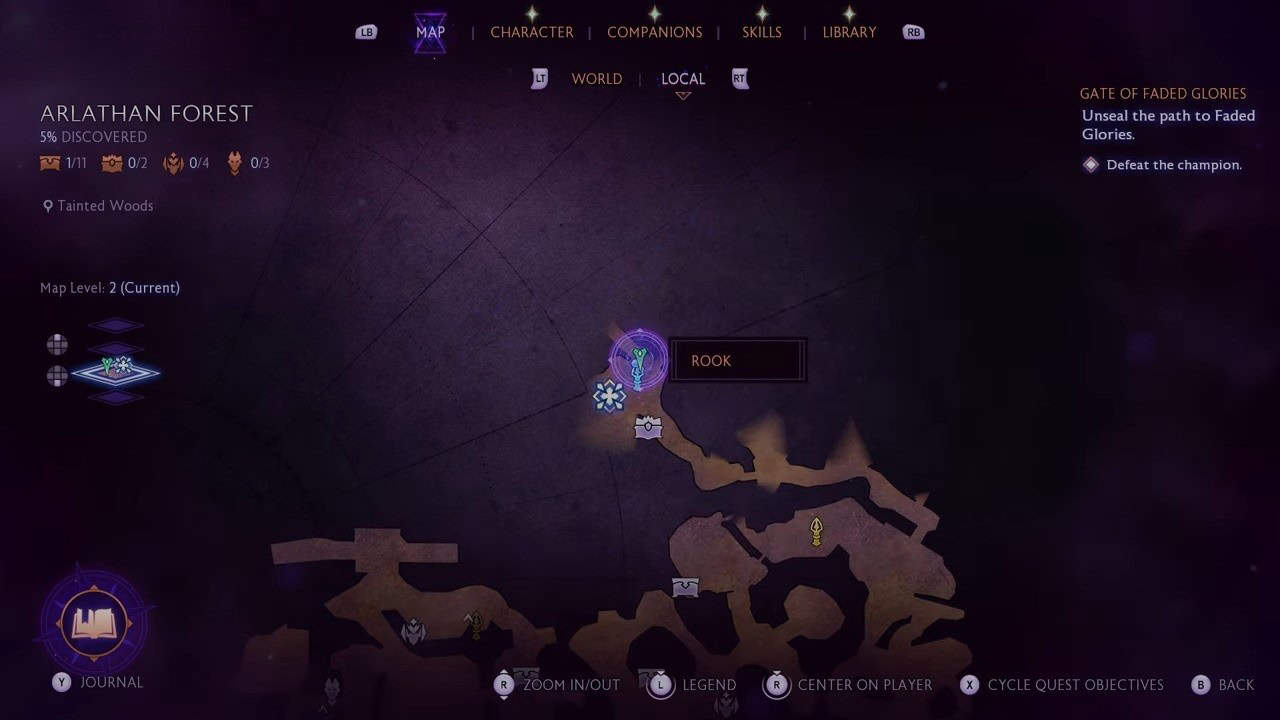Select the Local map view

[683, 79]
